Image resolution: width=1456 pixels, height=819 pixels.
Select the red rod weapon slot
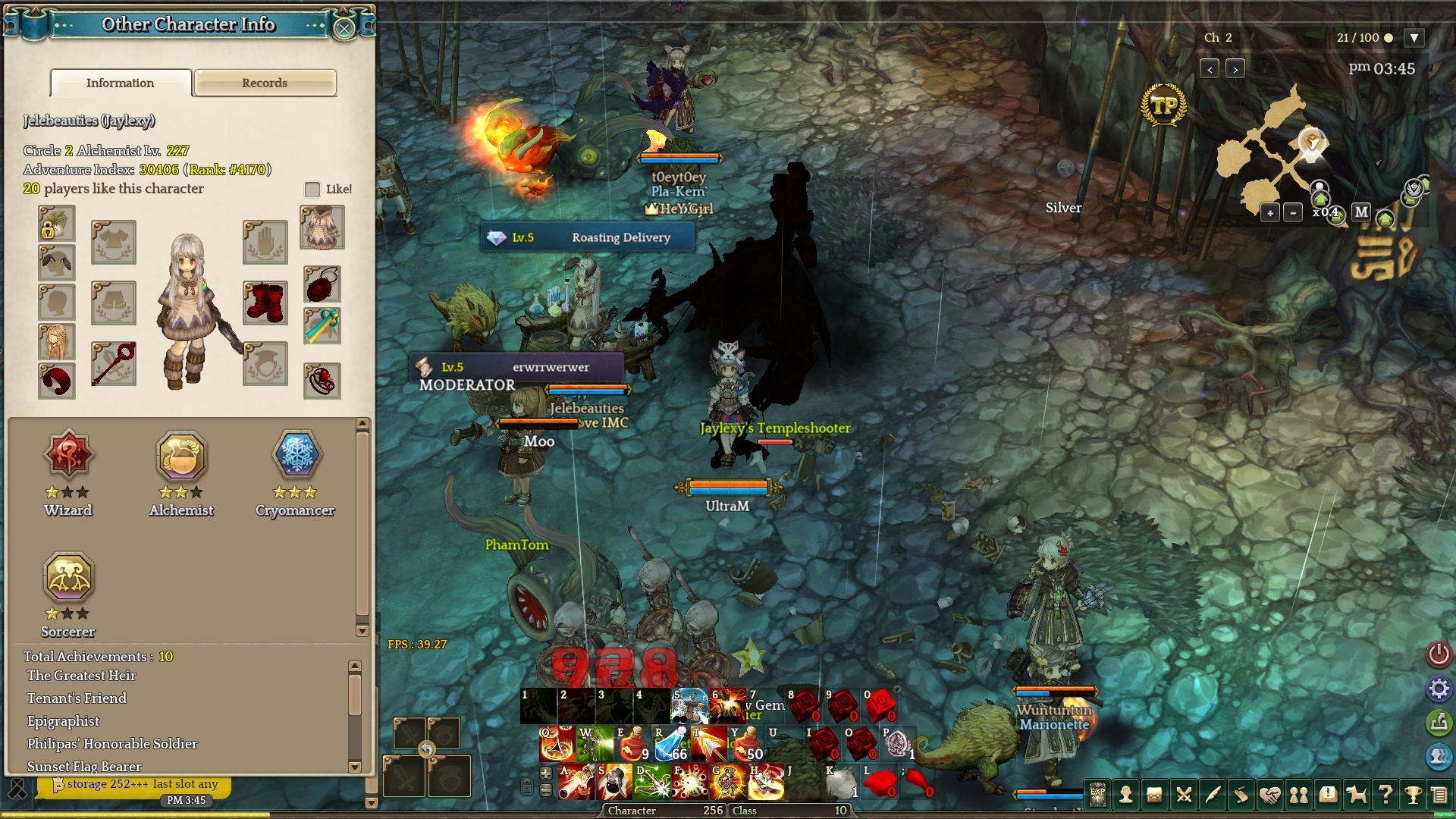114,364
